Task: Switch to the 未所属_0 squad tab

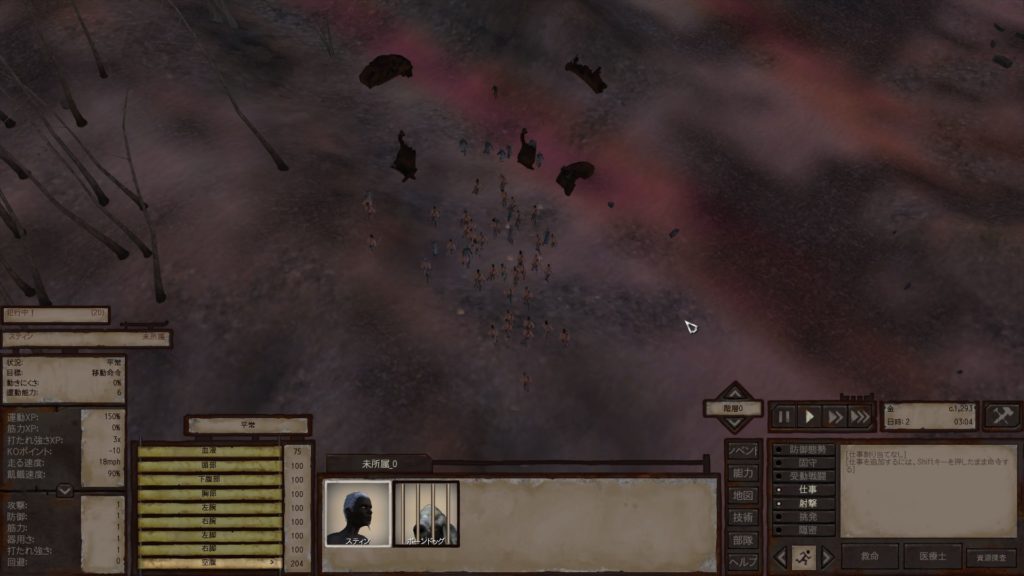Action: click(x=379, y=464)
